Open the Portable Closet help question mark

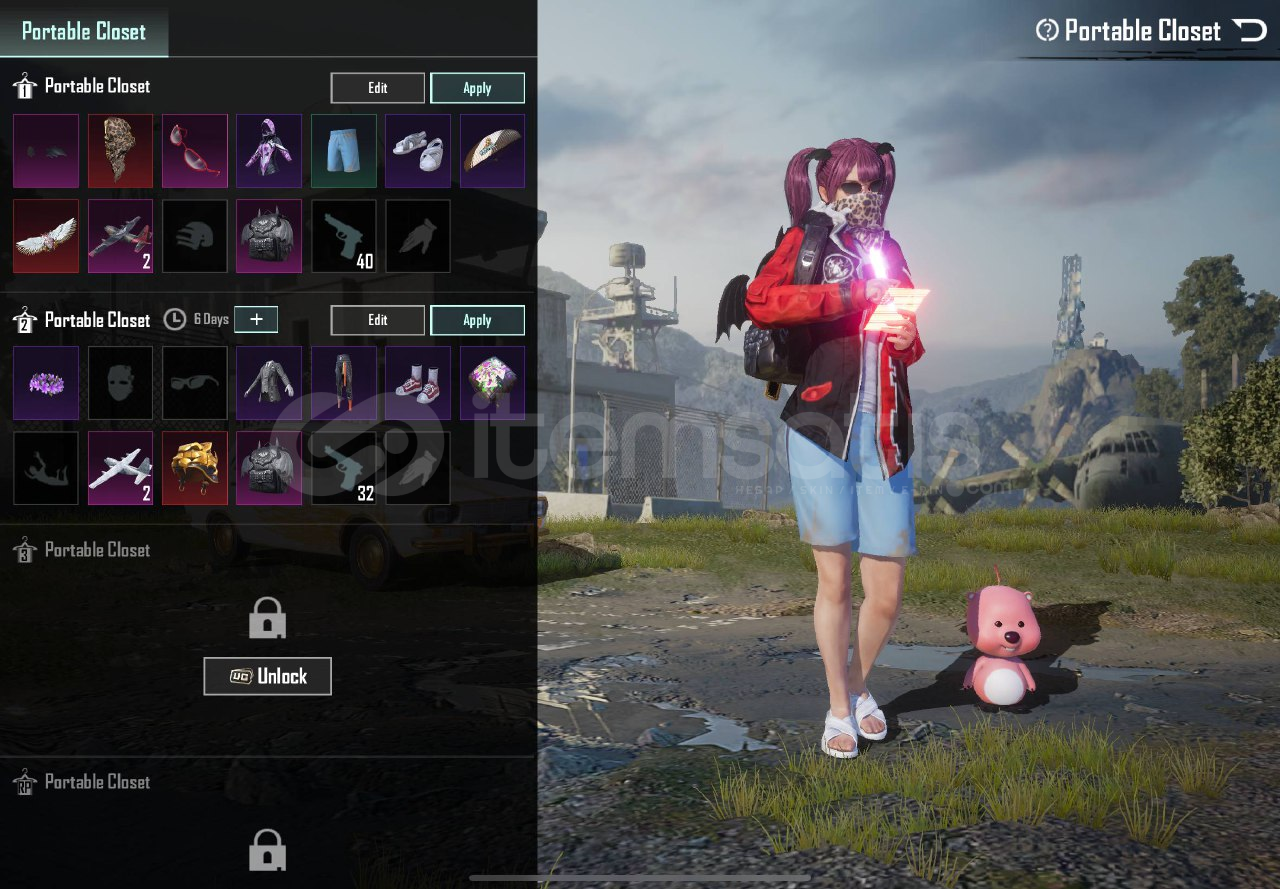pyautogui.click(x=1047, y=30)
